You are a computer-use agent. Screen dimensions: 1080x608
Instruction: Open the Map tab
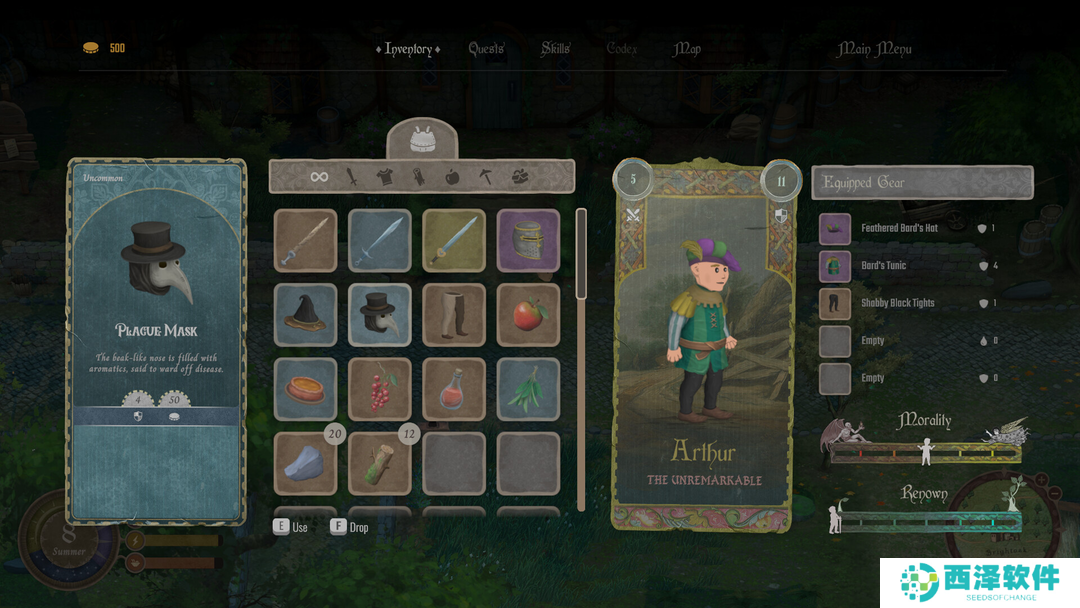[x=687, y=49]
